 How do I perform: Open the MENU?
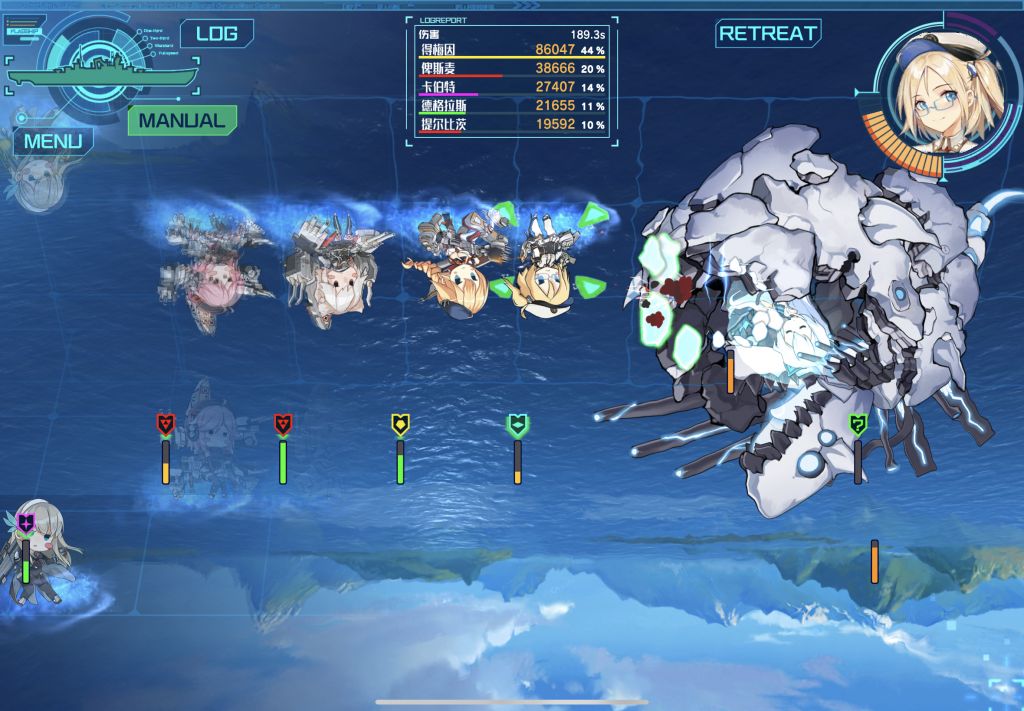(x=53, y=140)
